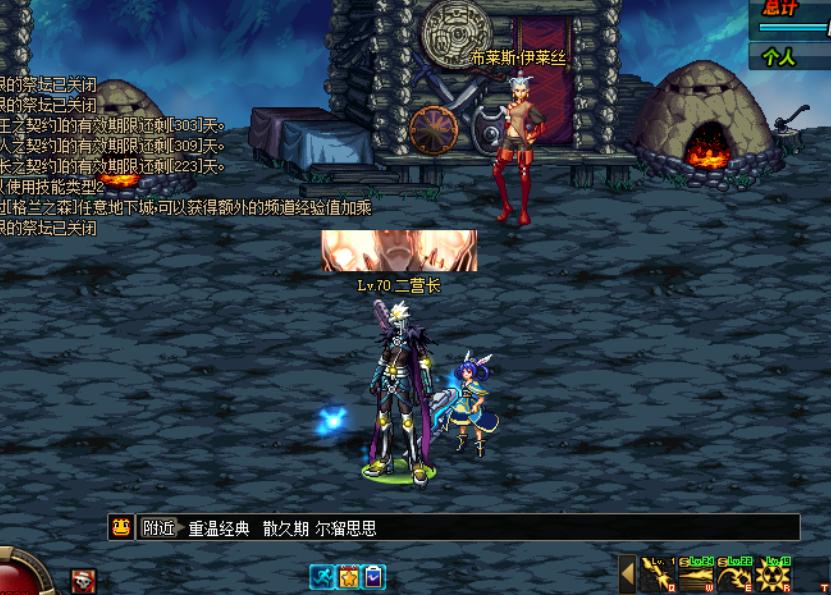
Task: Activate the Lv.22 skill on E
Action: tap(734, 575)
